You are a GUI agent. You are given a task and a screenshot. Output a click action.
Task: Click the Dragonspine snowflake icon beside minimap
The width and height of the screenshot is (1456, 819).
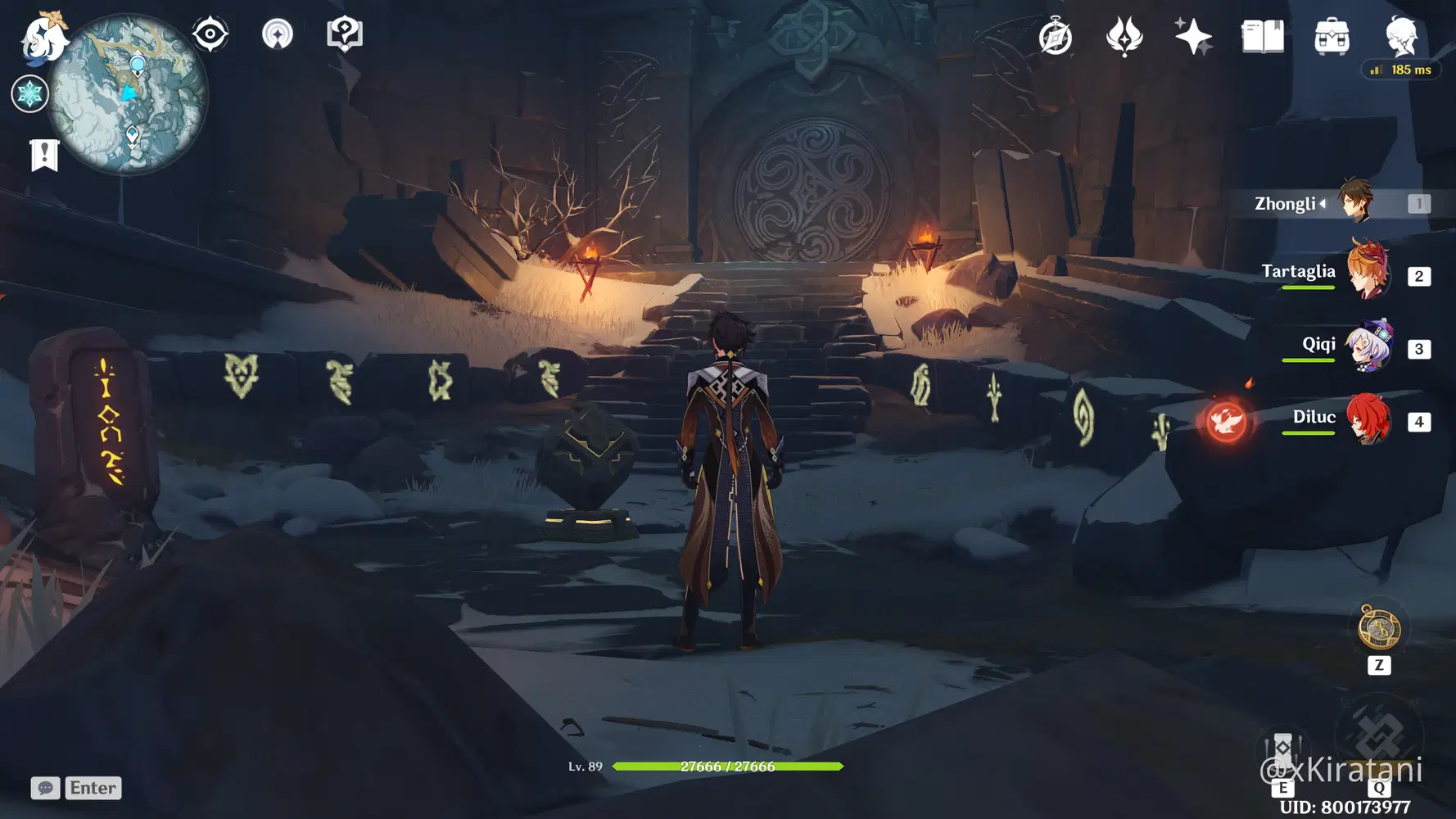pyautogui.click(x=29, y=94)
